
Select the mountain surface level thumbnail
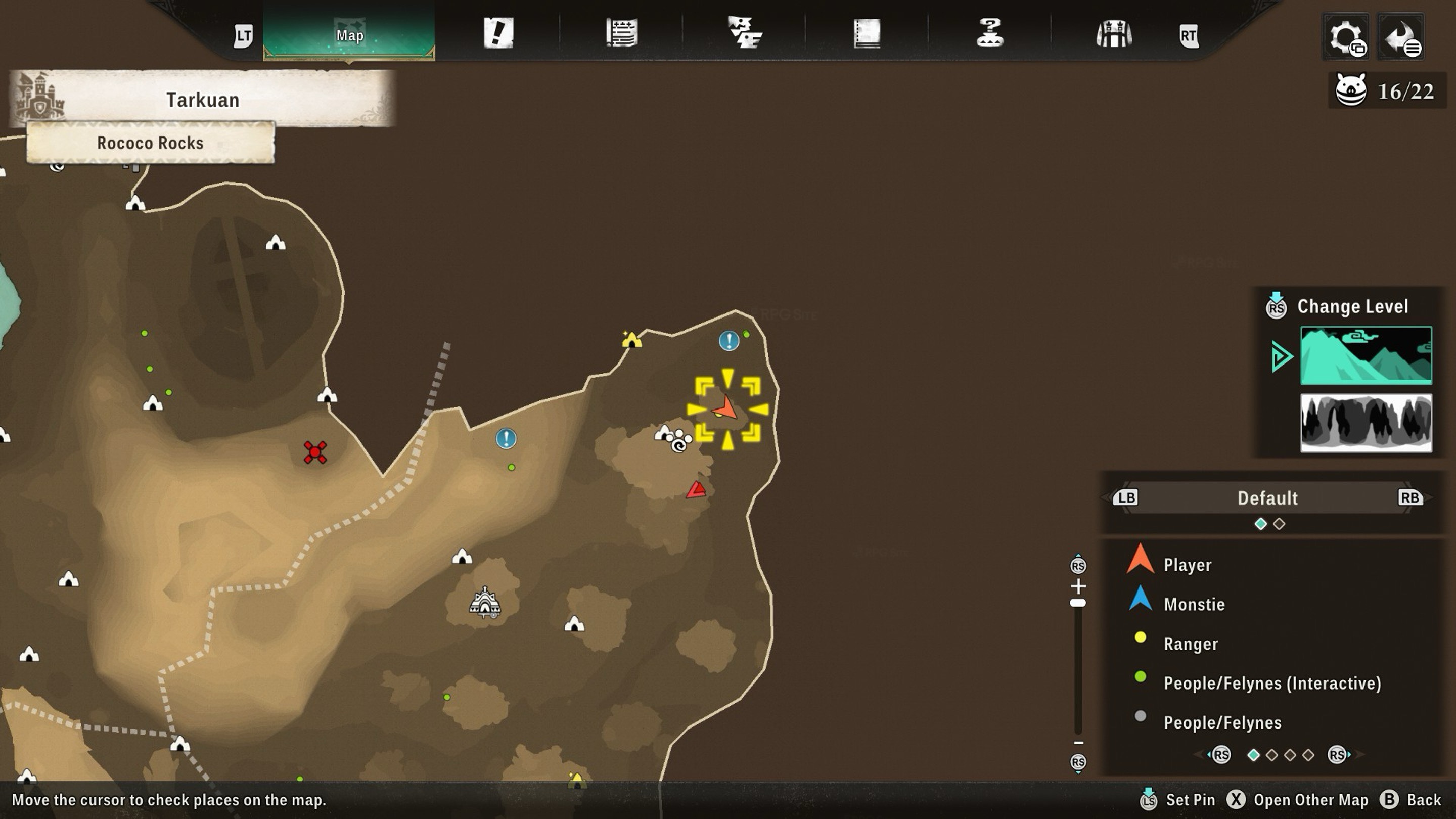[x=1366, y=355]
